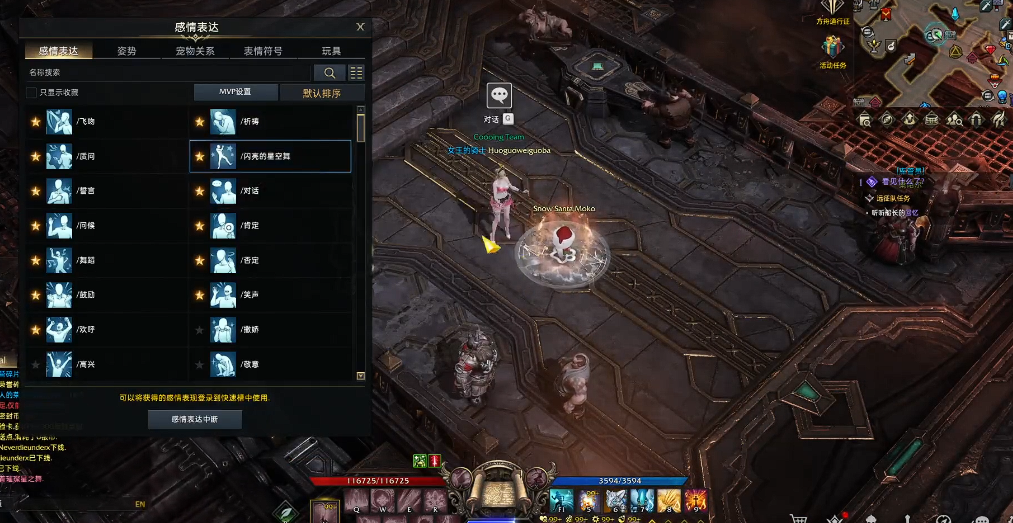The height and width of the screenshot is (523, 1013).
Task: Click the emote name search field
Action: click(x=168, y=73)
